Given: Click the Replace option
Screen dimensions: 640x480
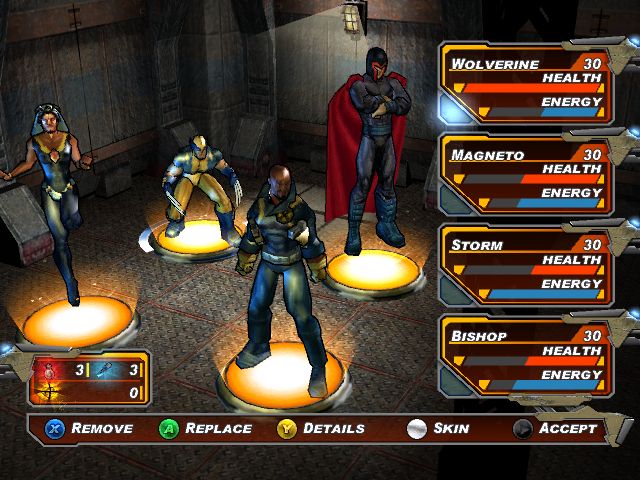Looking at the screenshot, I should (206, 429).
